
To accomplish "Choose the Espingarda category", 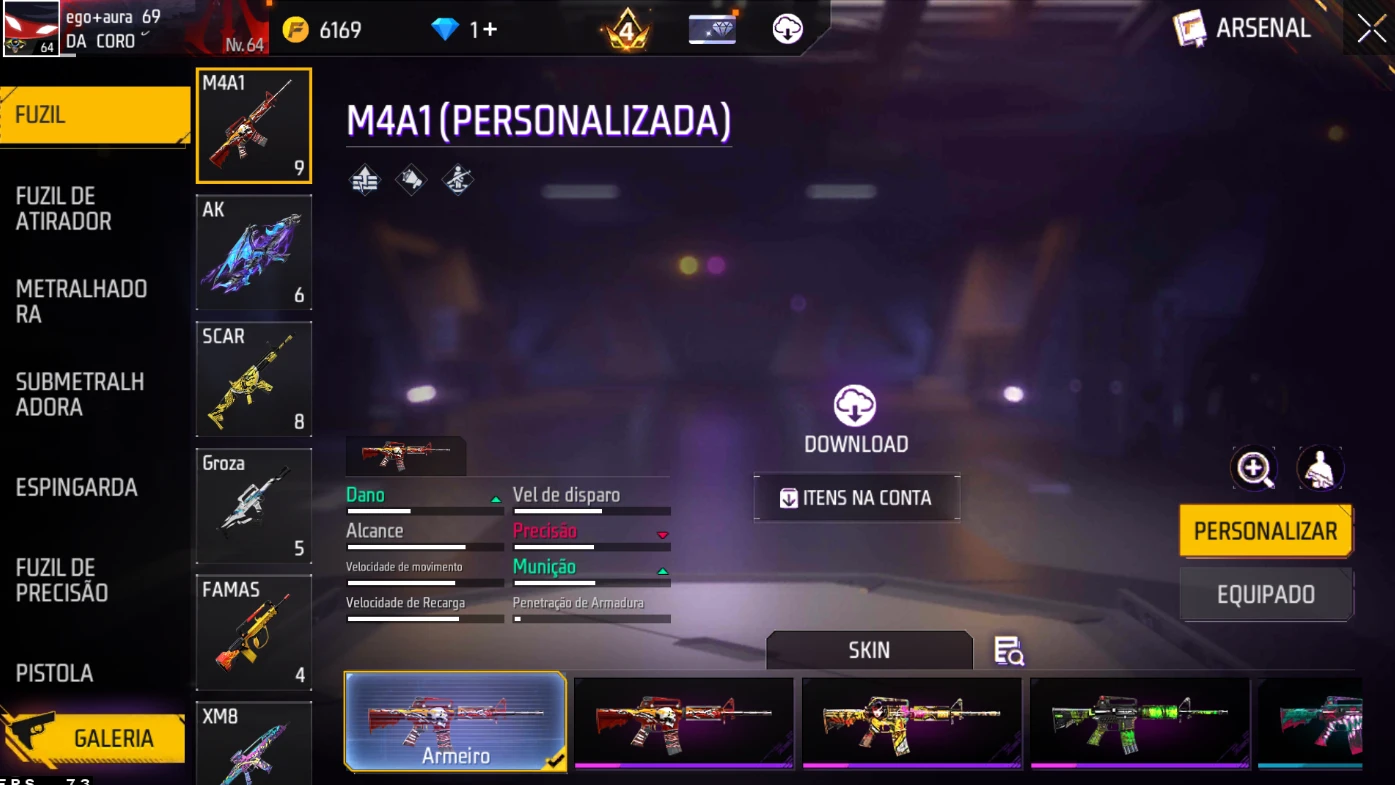I will coord(77,488).
